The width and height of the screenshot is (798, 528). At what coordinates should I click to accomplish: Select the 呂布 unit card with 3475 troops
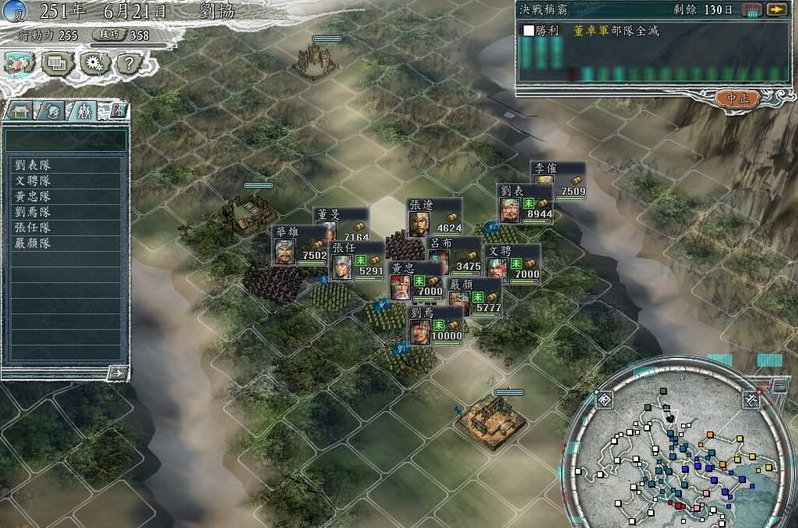(453, 257)
